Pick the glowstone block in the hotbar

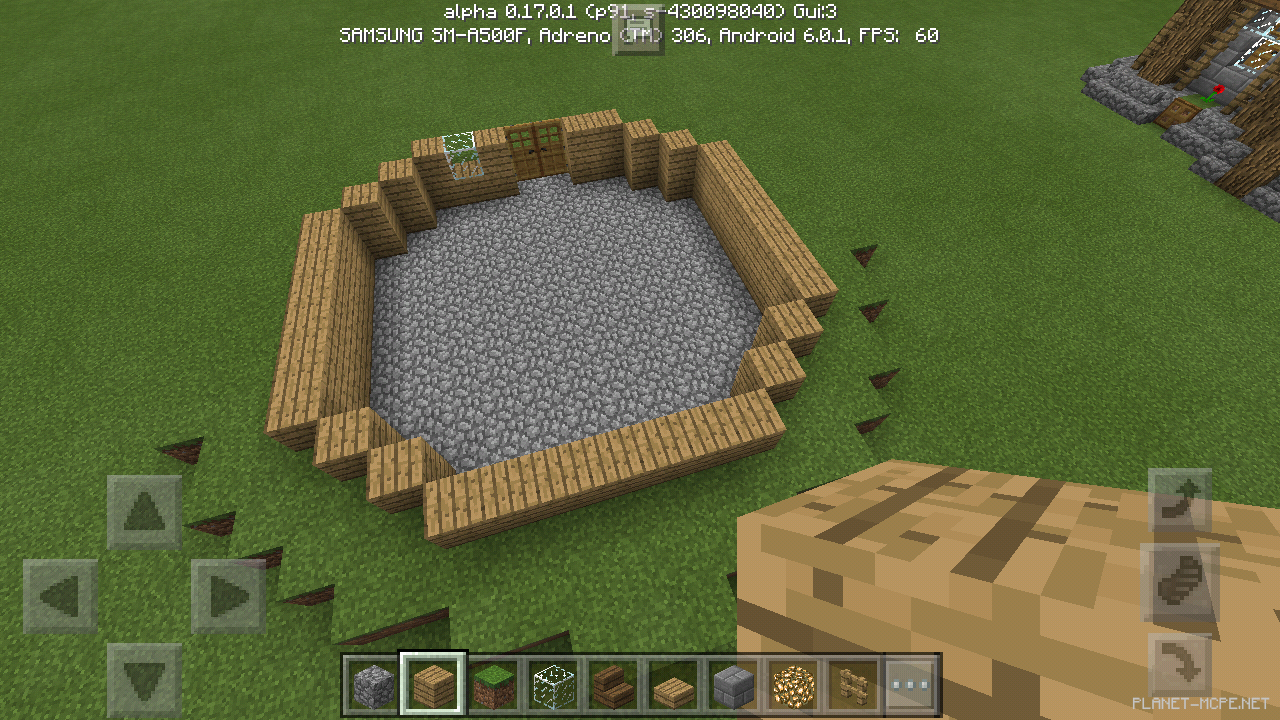tap(792, 685)
